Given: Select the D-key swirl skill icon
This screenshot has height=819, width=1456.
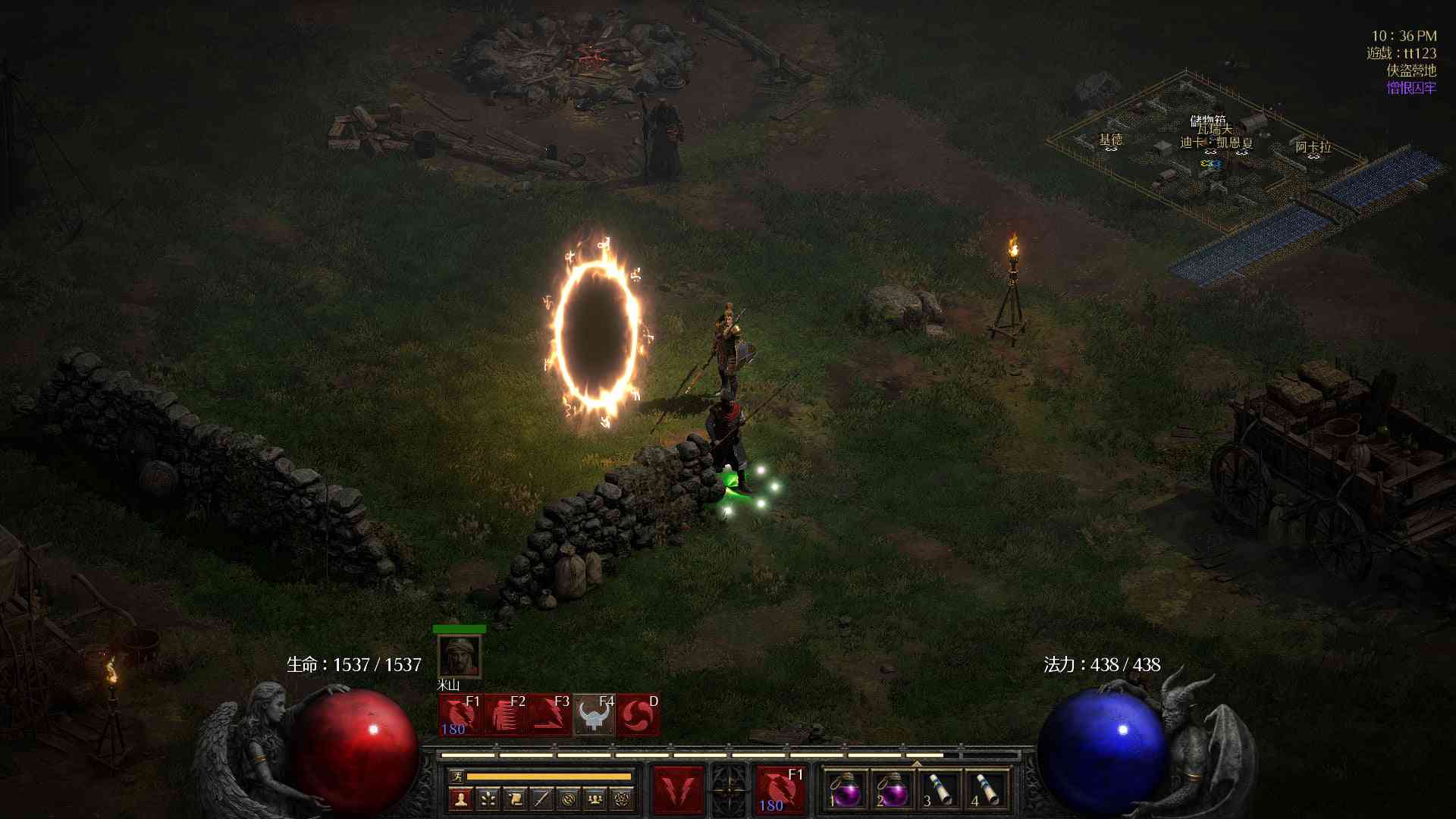Looking at the screenshot, I should pos(638,715).
